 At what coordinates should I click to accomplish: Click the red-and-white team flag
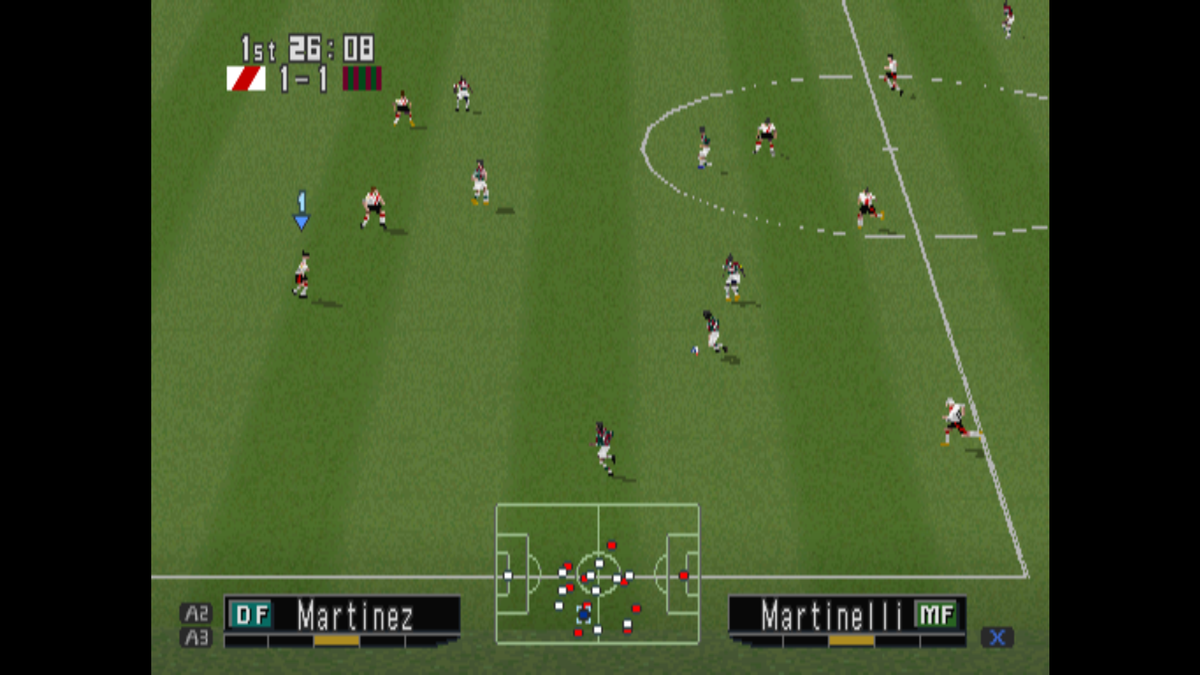246,79
